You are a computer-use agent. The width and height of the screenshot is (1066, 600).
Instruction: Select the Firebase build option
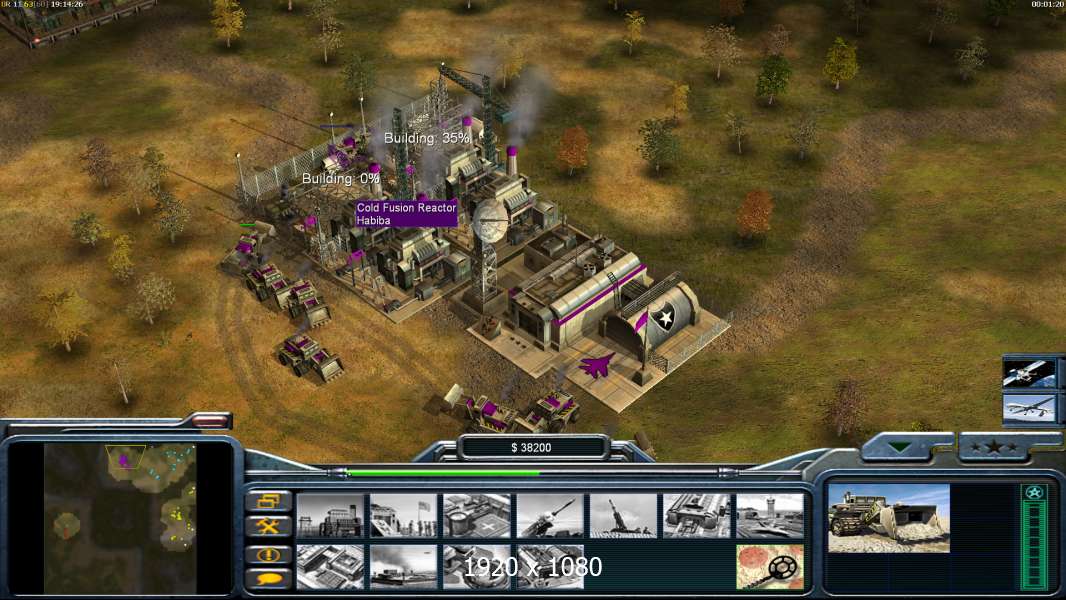pos(623,515)
